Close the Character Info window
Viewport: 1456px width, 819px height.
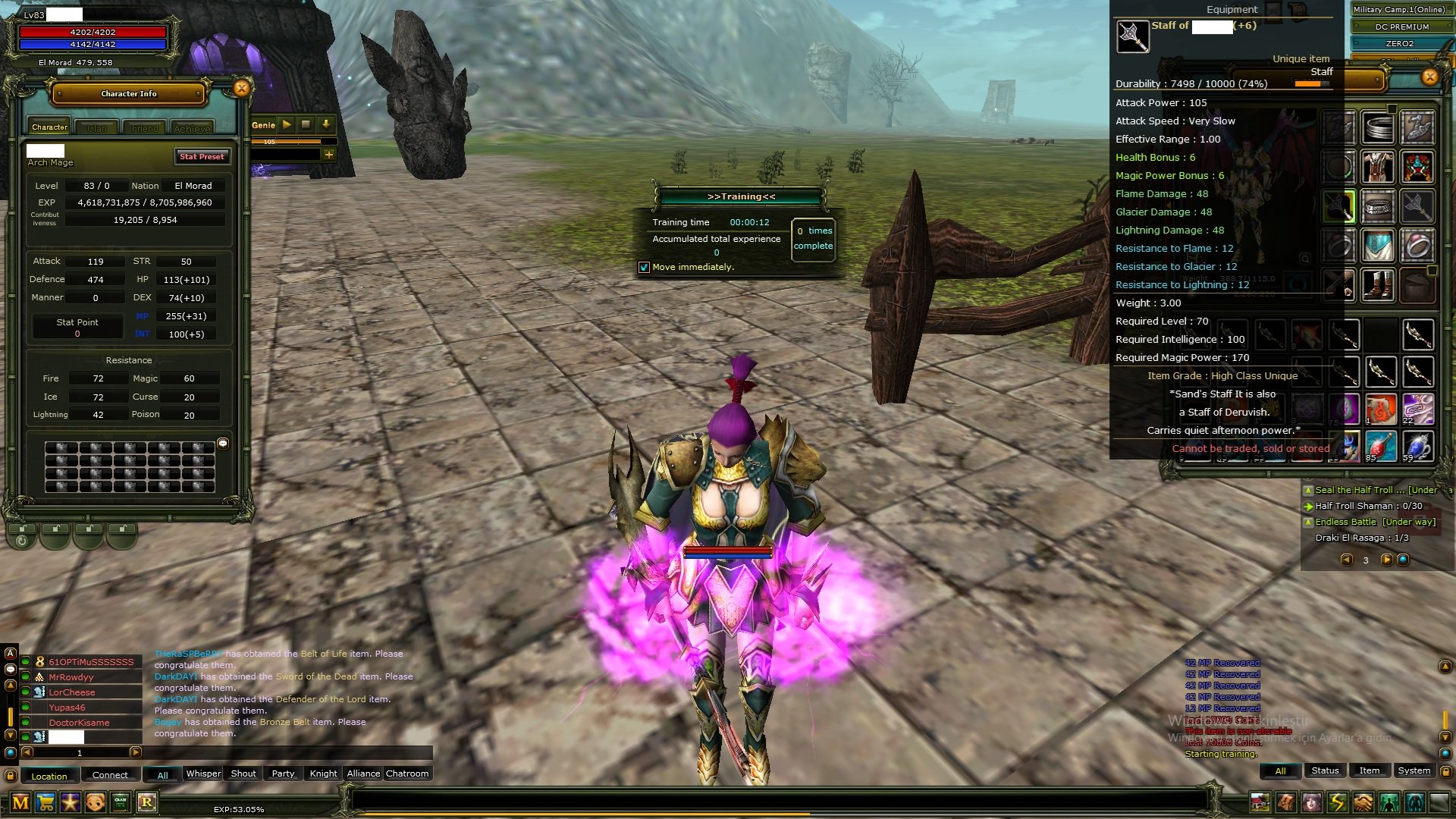pos(241,89)
